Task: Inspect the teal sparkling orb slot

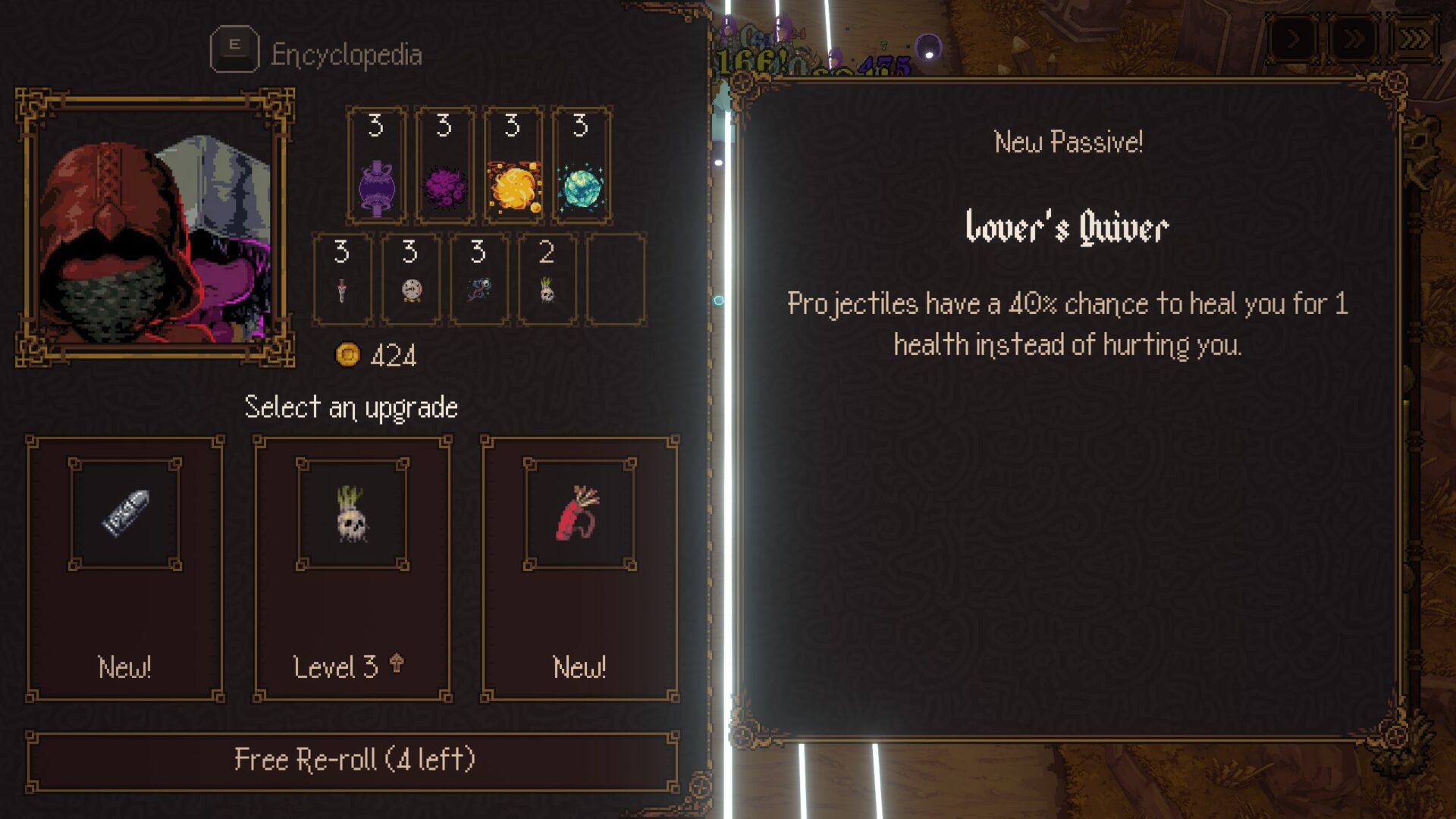Action: (582, 165)
